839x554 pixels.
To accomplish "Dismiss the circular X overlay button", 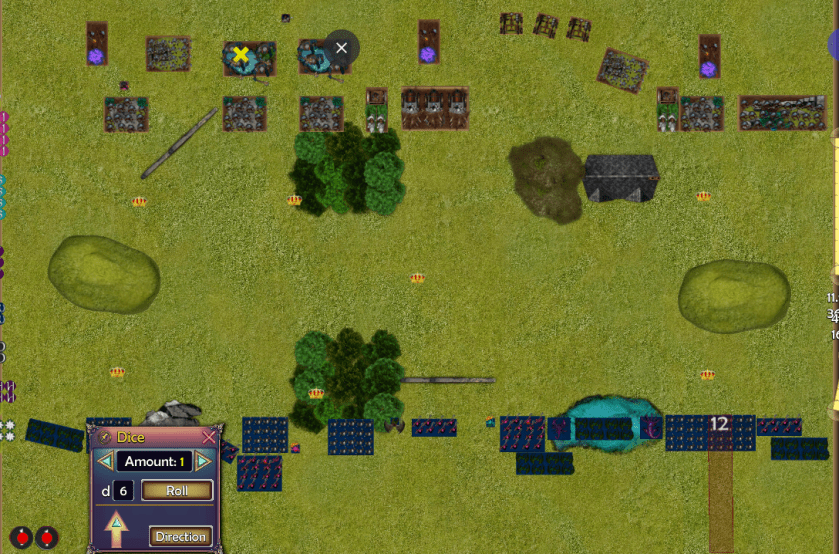I will pos(342,48).
